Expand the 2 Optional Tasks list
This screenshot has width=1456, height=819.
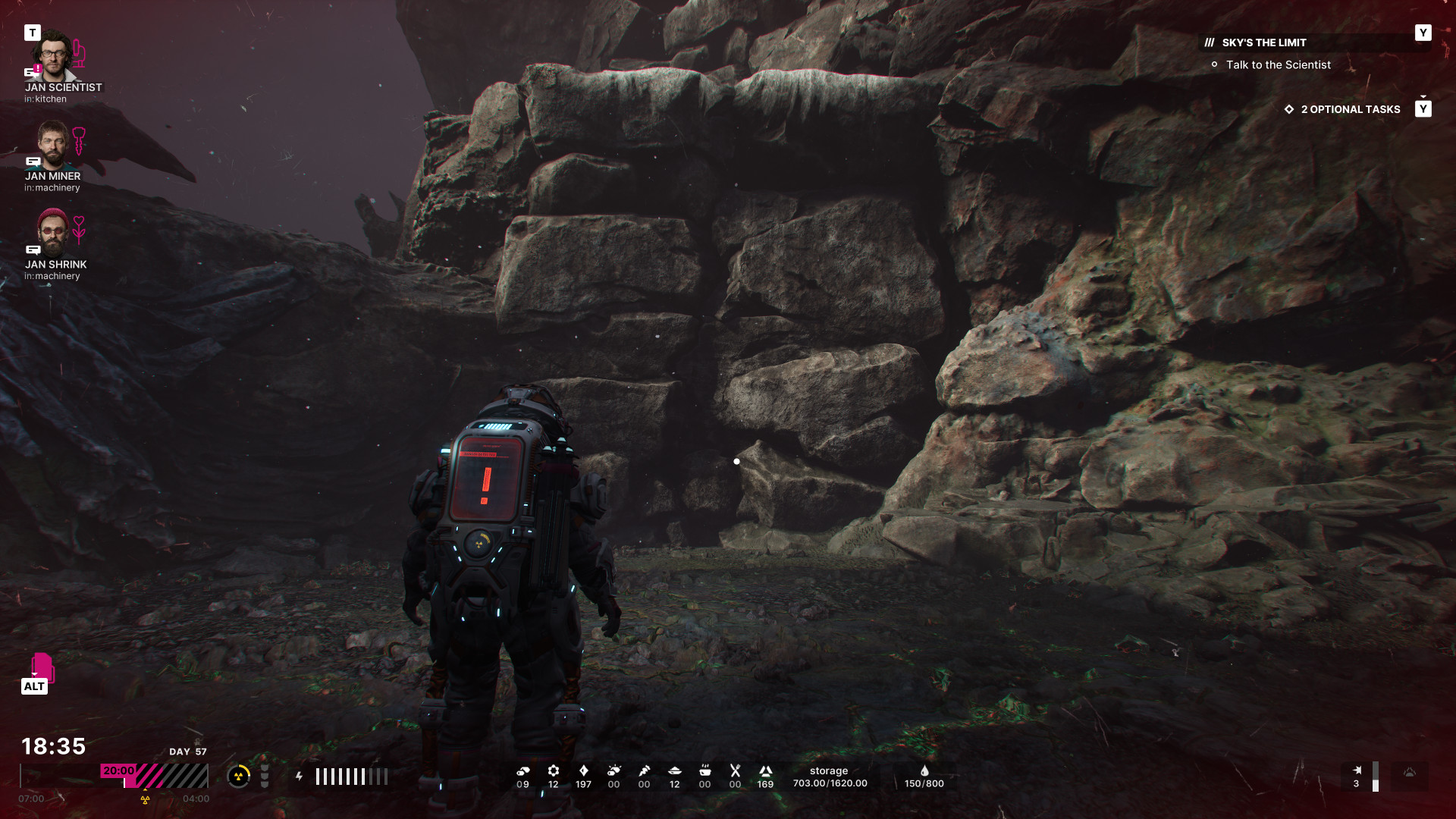pyautogui.click(x=1350, y=109)
